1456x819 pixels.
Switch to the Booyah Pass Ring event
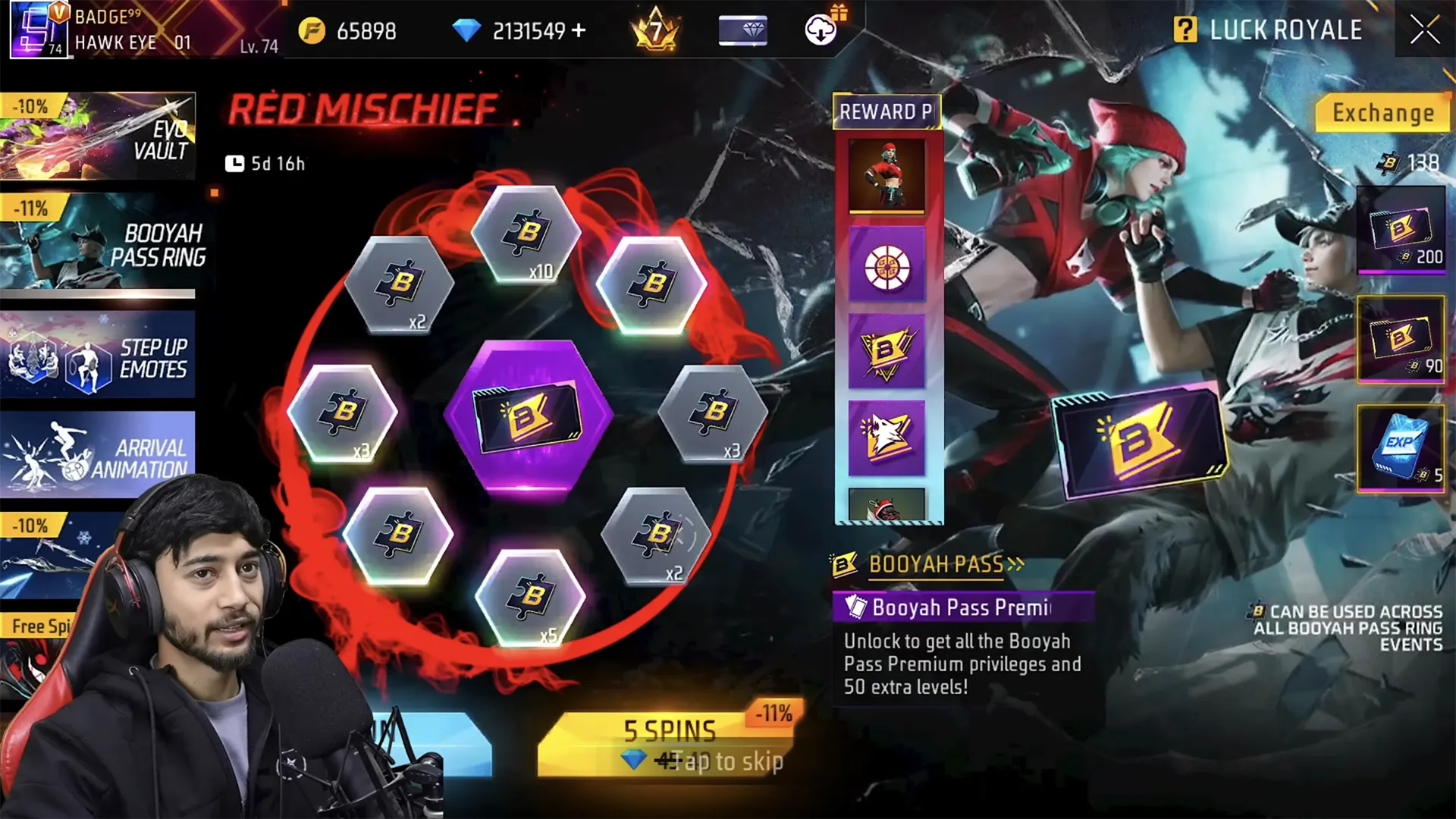tap(99, 246)
